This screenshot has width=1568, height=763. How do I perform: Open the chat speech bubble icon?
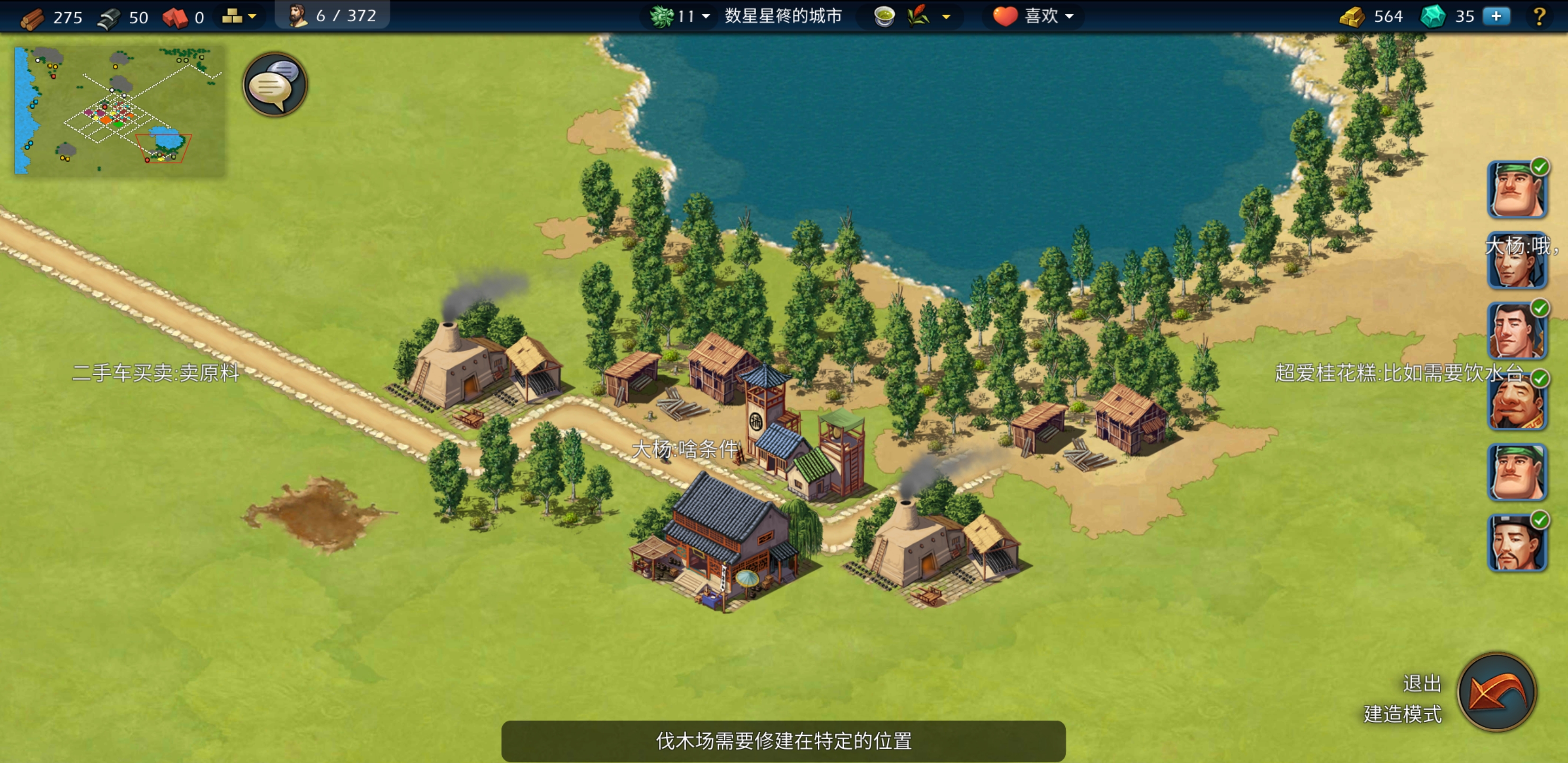pyautogui.click(x=274, y=85)
